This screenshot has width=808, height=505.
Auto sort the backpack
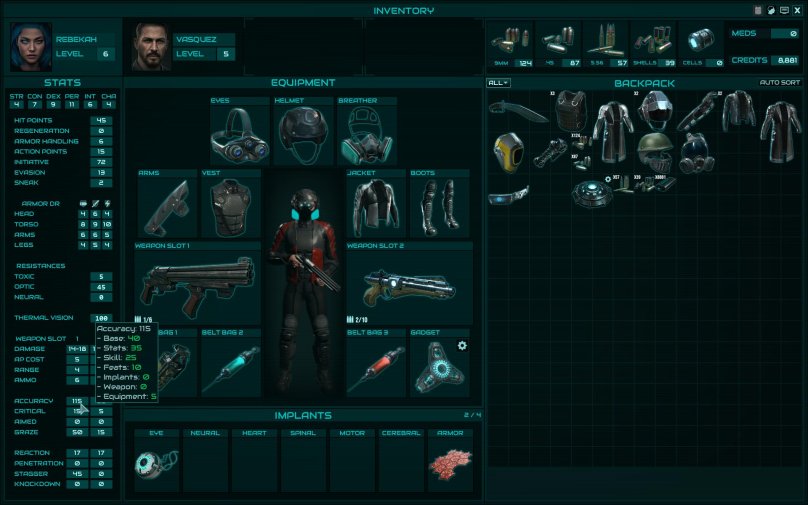pyautogui.click(x=780, y=83)
